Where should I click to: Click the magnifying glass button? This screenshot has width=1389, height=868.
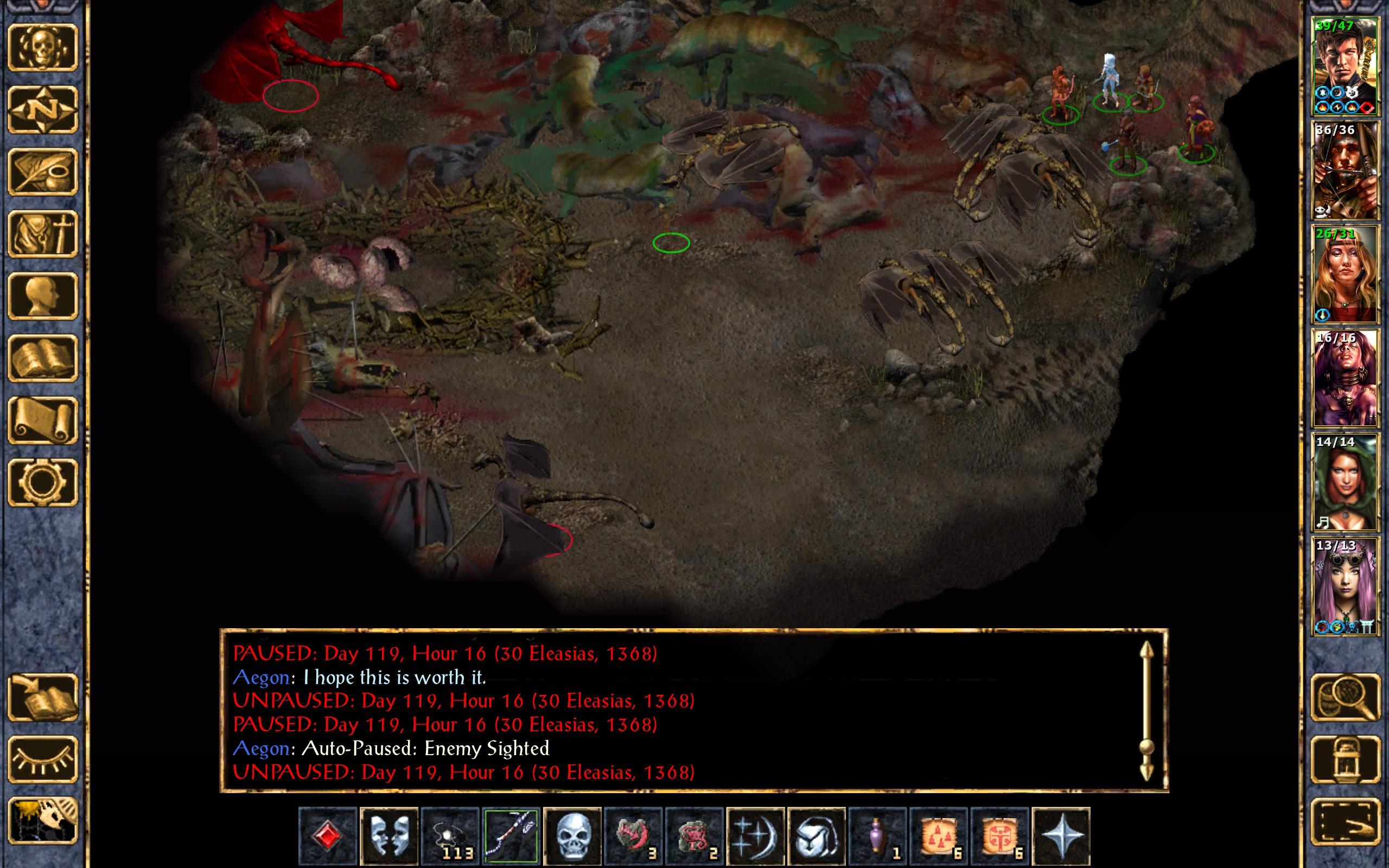pyautogui.click(x=1345, y=697)
